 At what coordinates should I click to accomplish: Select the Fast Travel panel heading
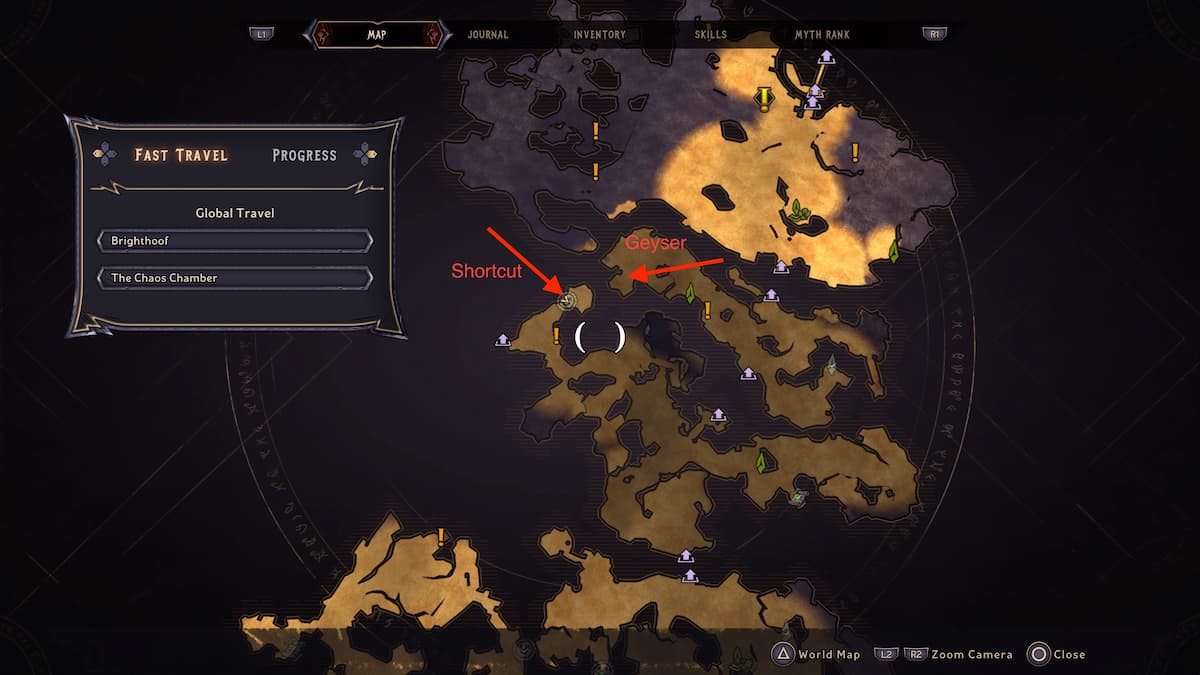pos(181,155)
